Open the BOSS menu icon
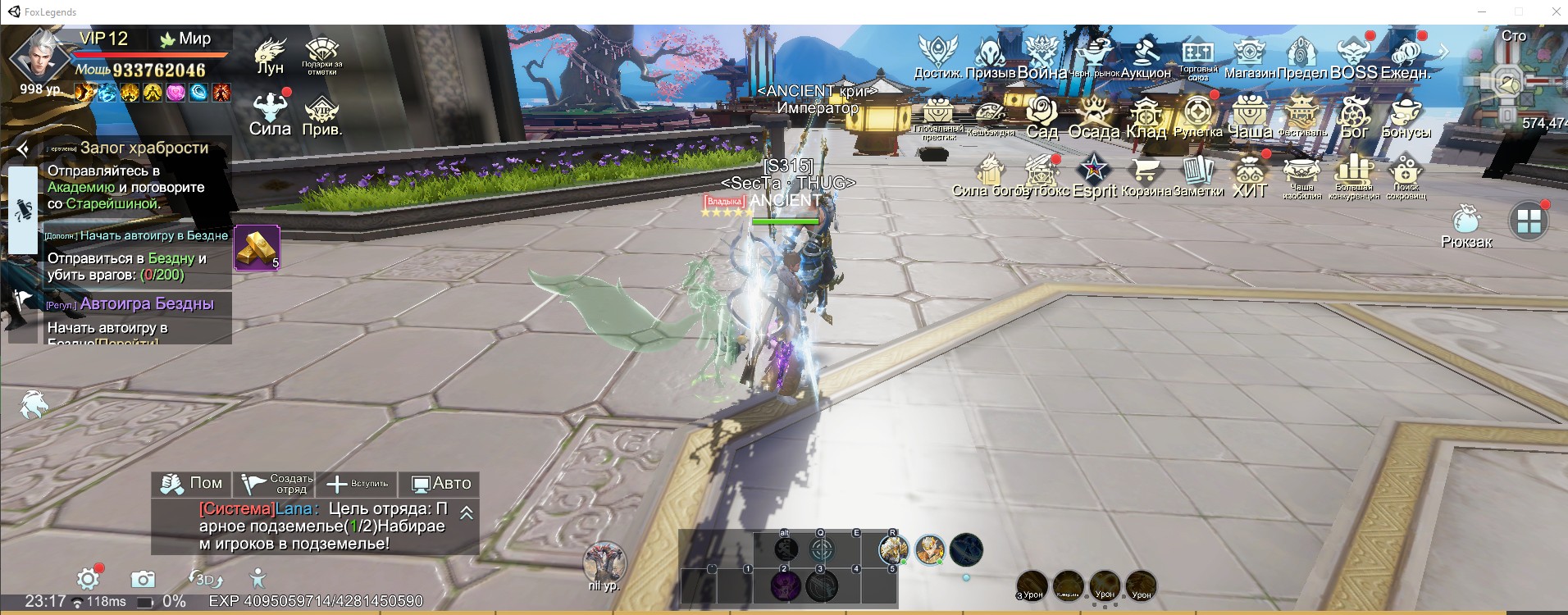The image size is (1568, 615). [x=1353, y=57]
